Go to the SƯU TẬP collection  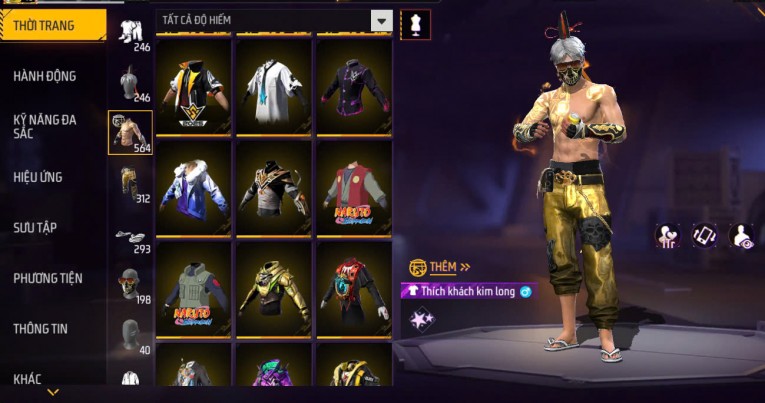click(35, 227)
